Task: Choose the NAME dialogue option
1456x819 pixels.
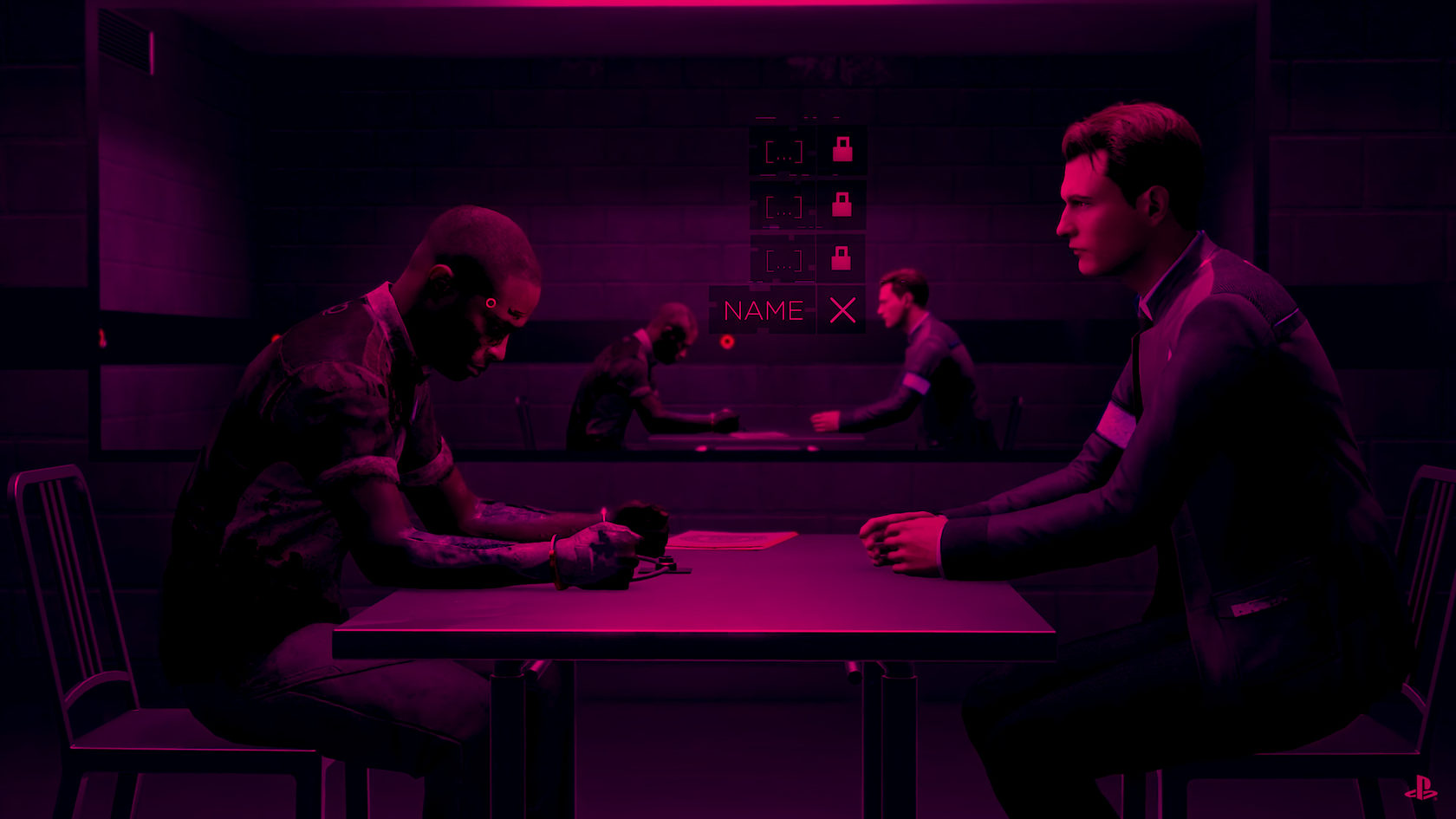Action: click(x=764, y=310)
